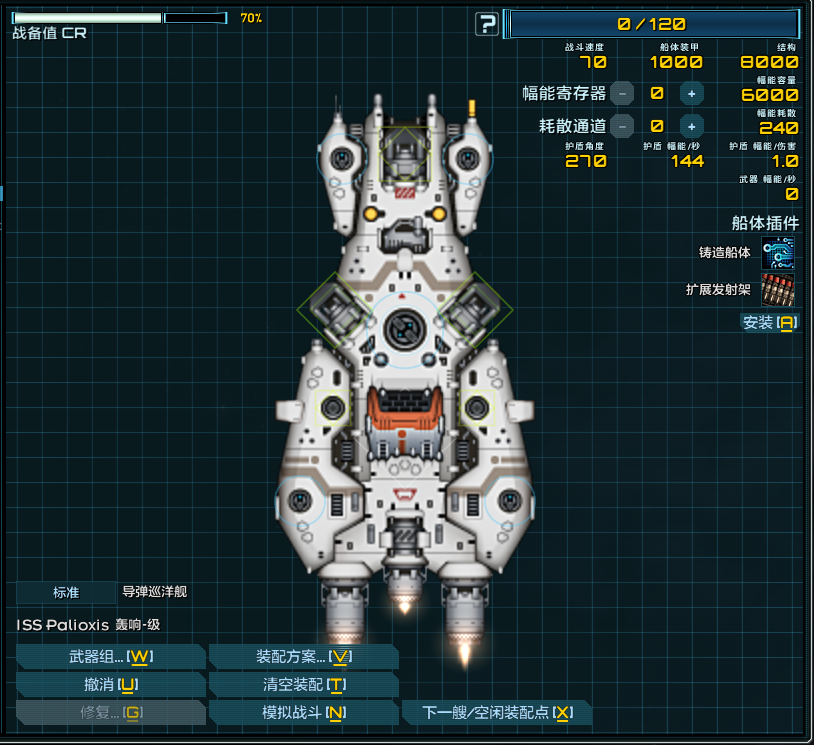Open the 装配方案 loadout variants menu

point(303,656)
